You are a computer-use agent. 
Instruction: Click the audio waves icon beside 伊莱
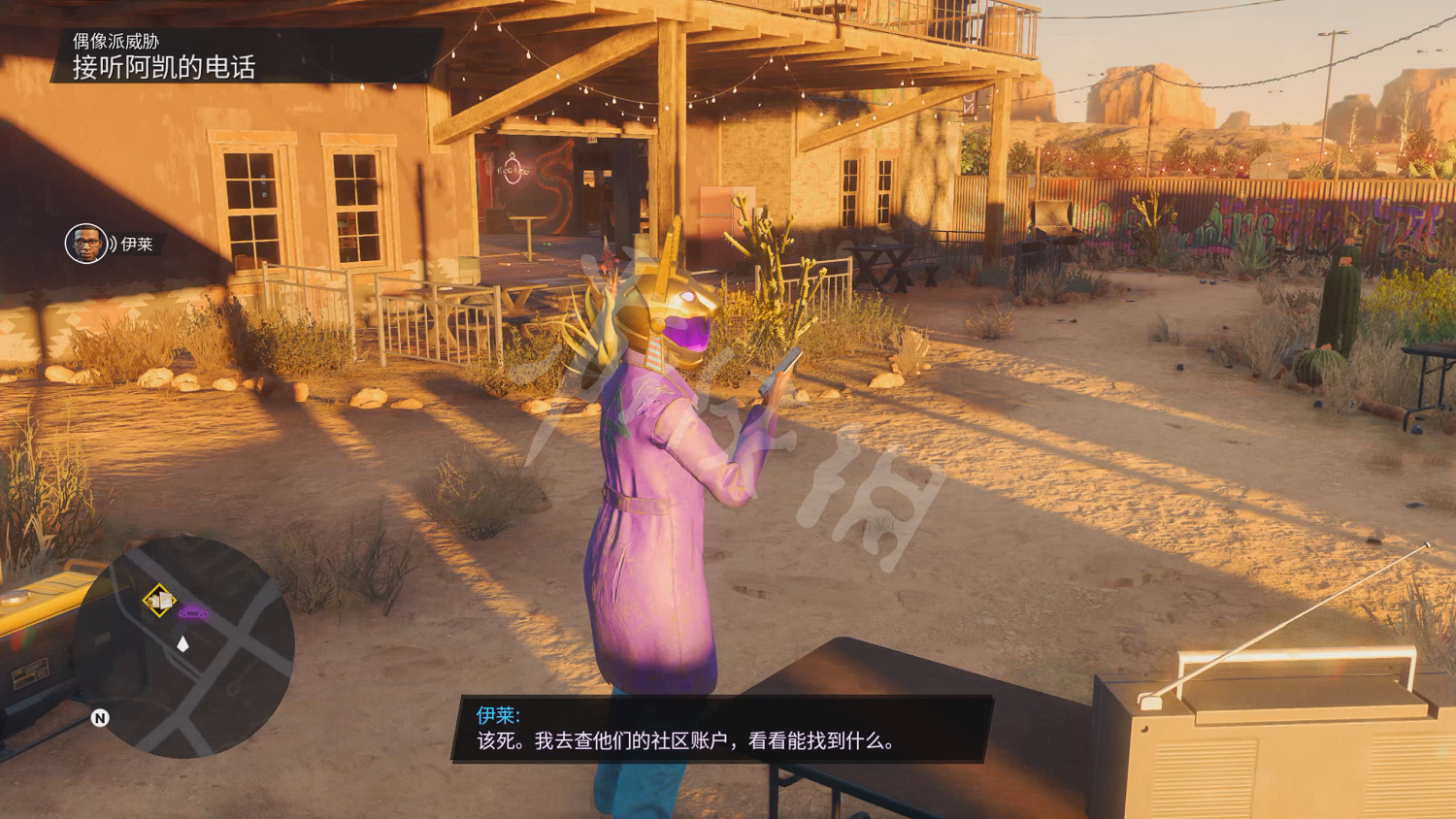pyautogui.click(x=113, y=244)
